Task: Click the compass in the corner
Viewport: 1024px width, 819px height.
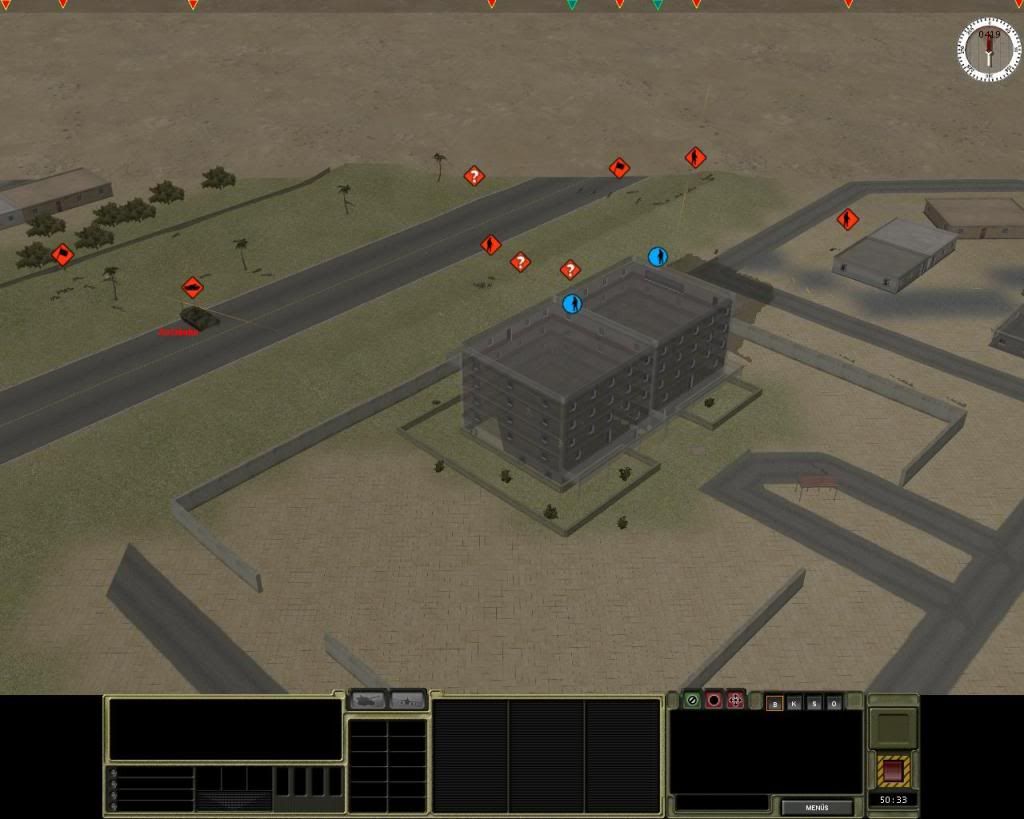Action: 989,49
